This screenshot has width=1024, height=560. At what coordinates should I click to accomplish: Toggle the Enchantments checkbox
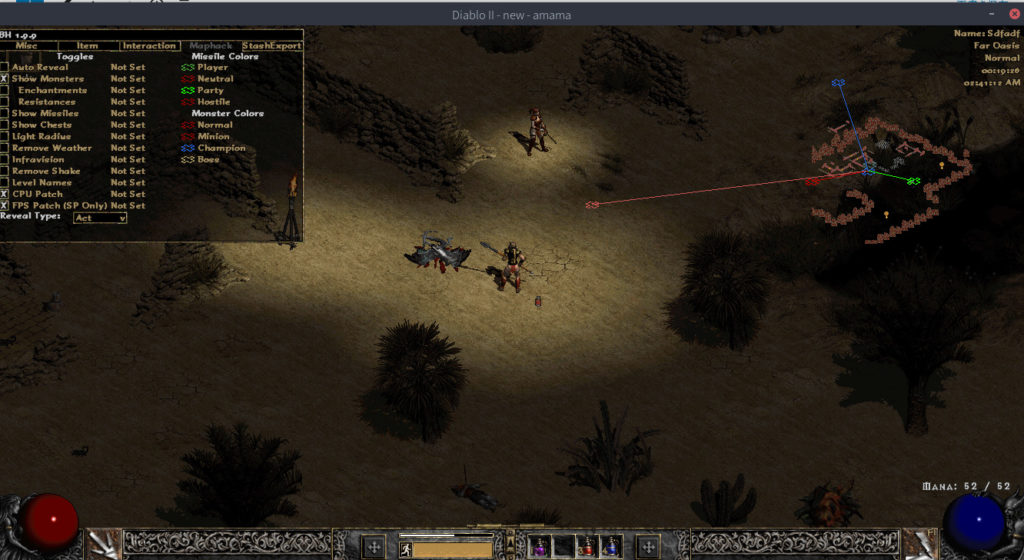coord(5,91)
